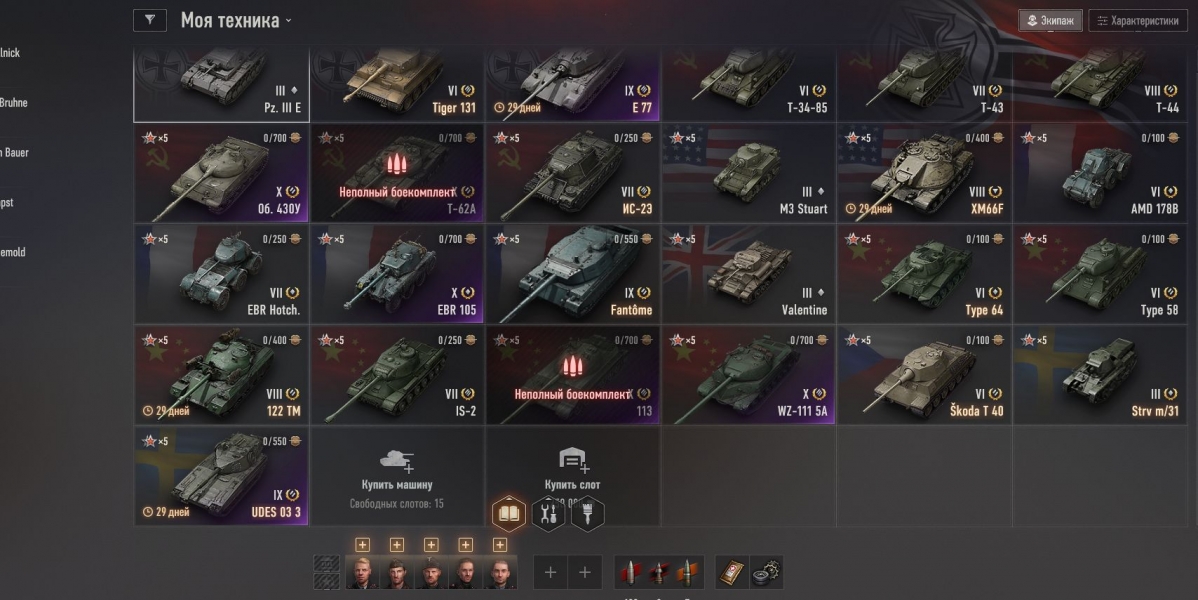Select the T-34-85 tank

748,86
